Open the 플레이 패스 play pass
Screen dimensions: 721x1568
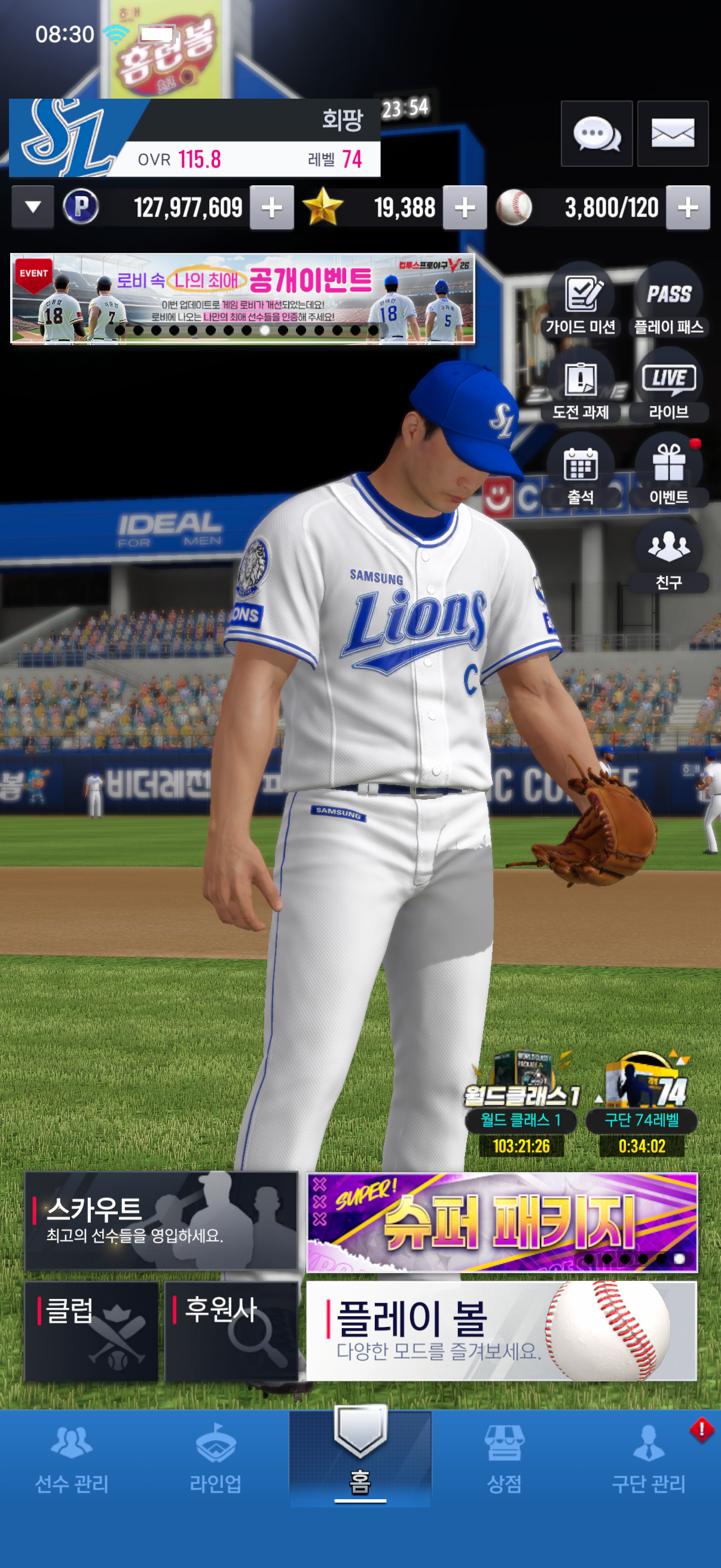668,301
